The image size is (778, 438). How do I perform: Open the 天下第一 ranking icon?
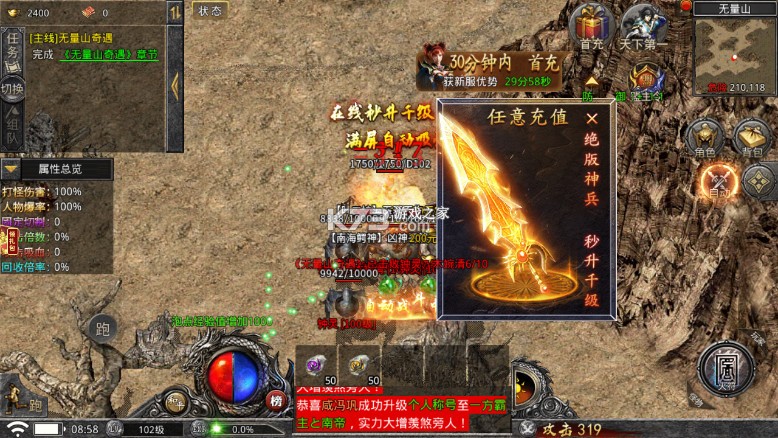pos(643,26)
